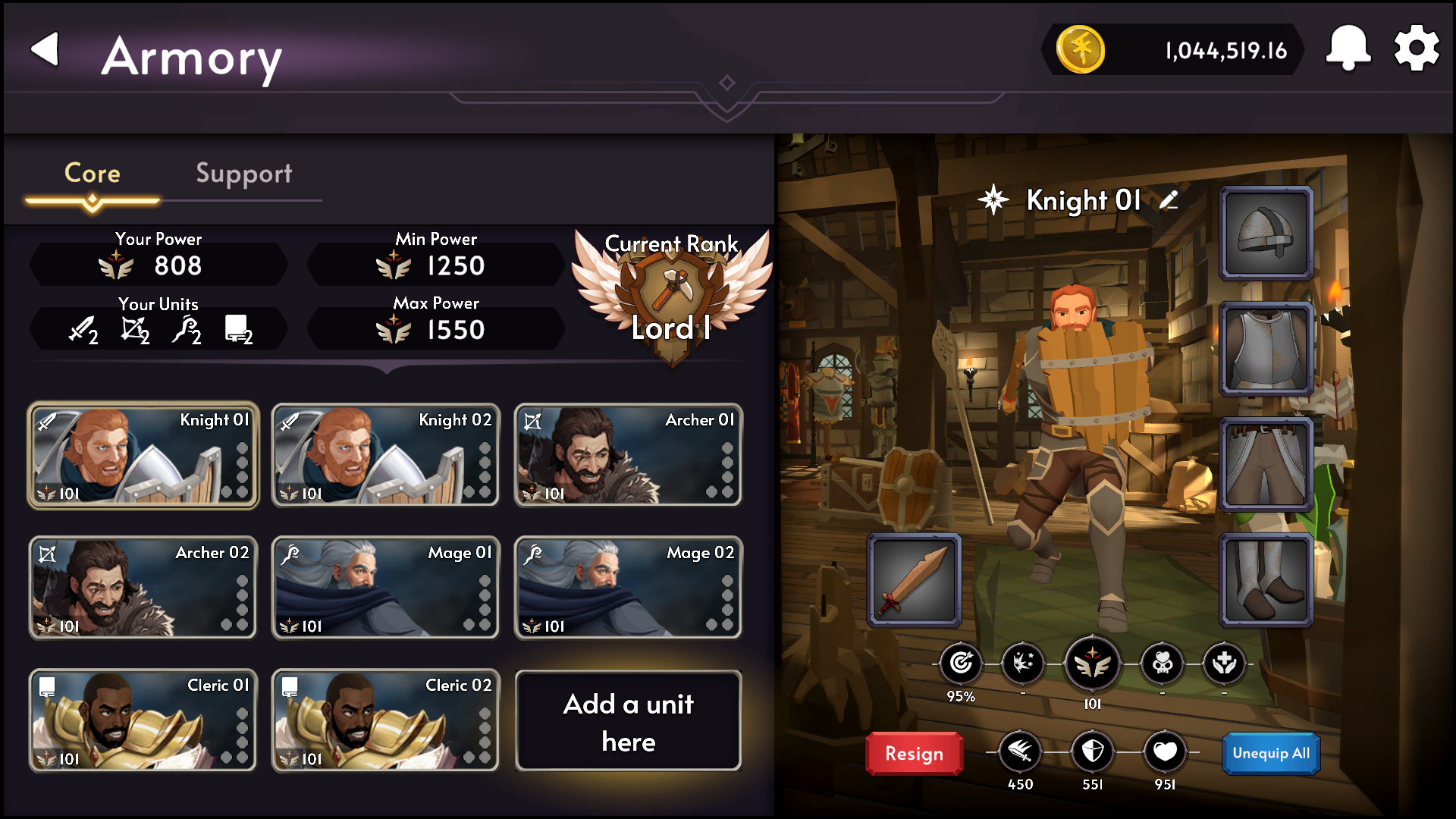
Task: Open the chest armor equipment slot
Action: [x=1266, y=349]
